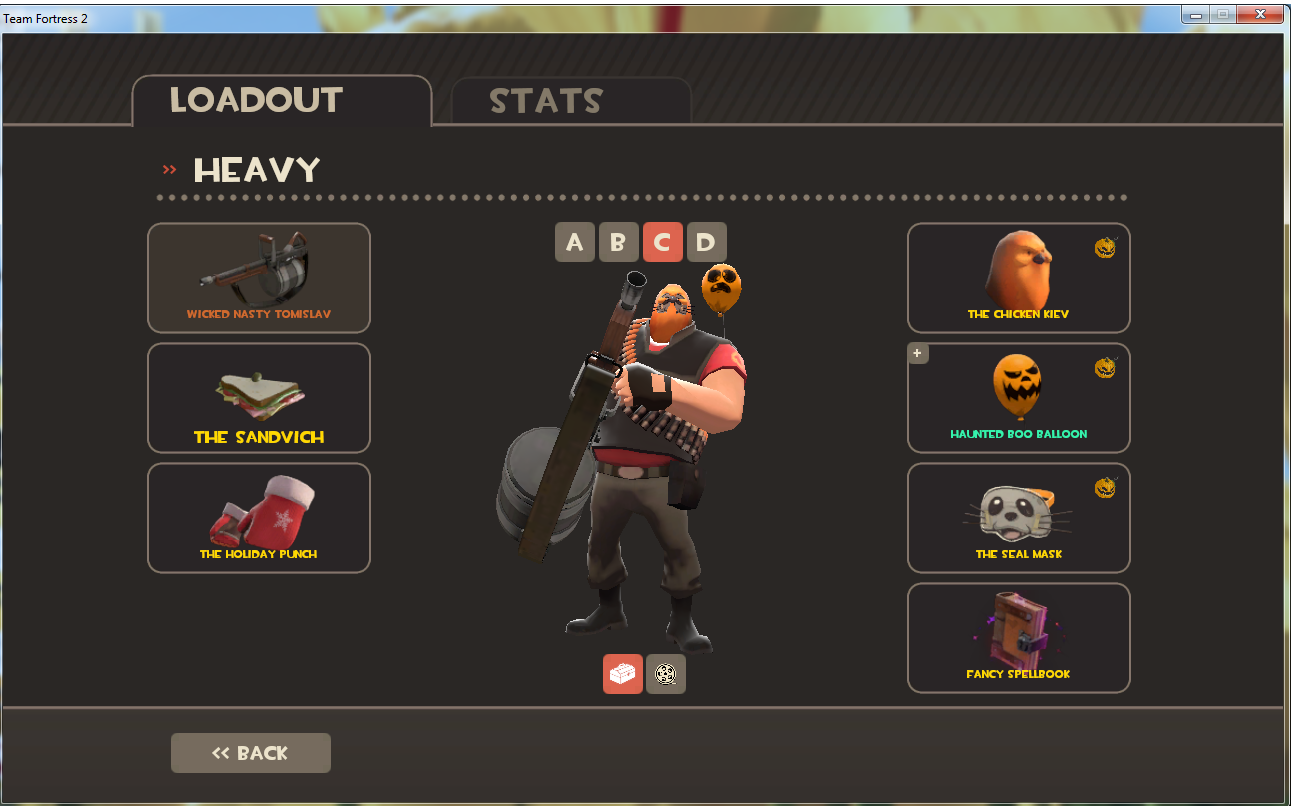Click the pumpkin icon on the Fancy Spellbook slot

[1106, 608]
